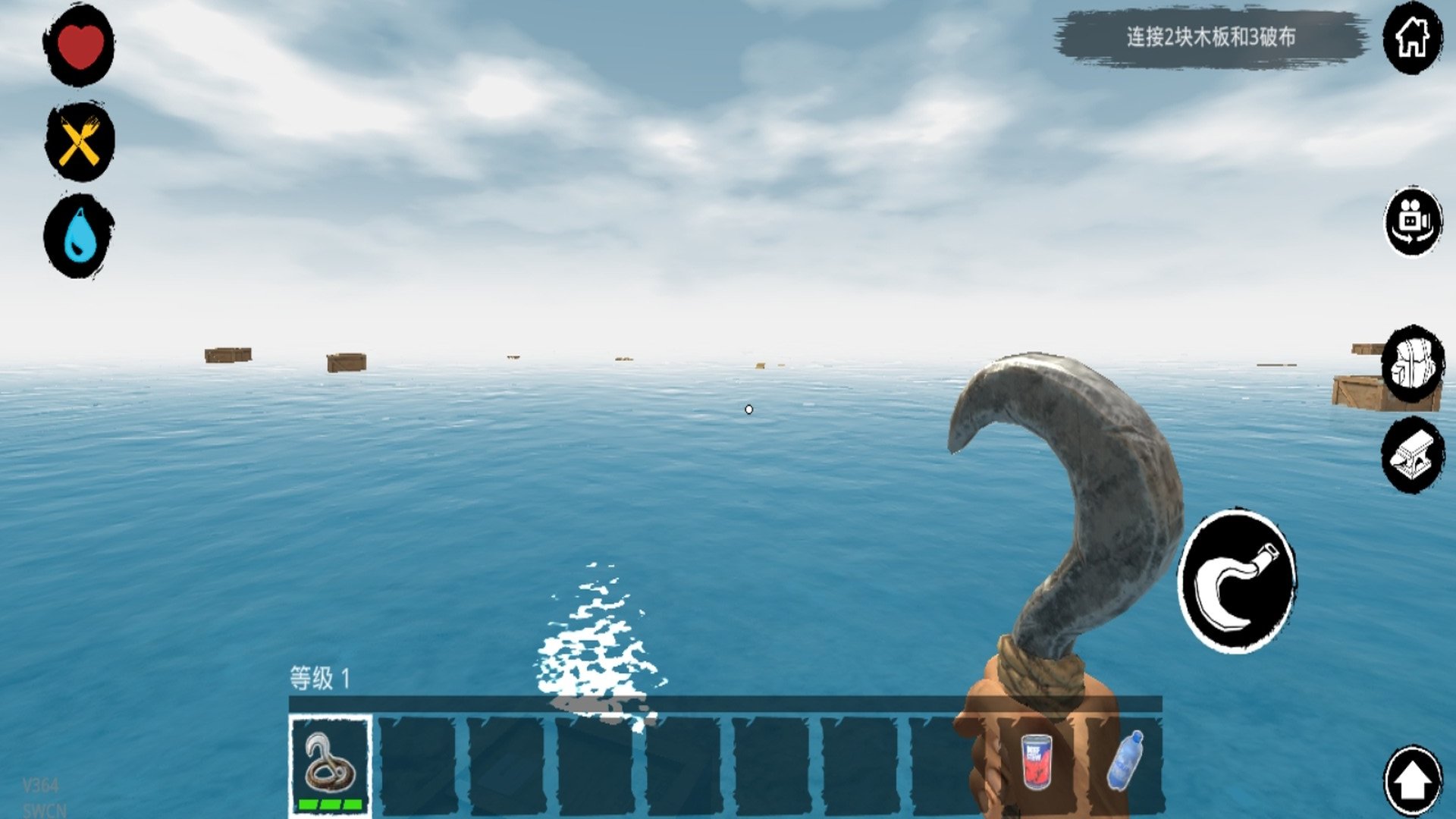
Task: Tap the fork and knife hunger icon
Action: click(x=79, y=142)
